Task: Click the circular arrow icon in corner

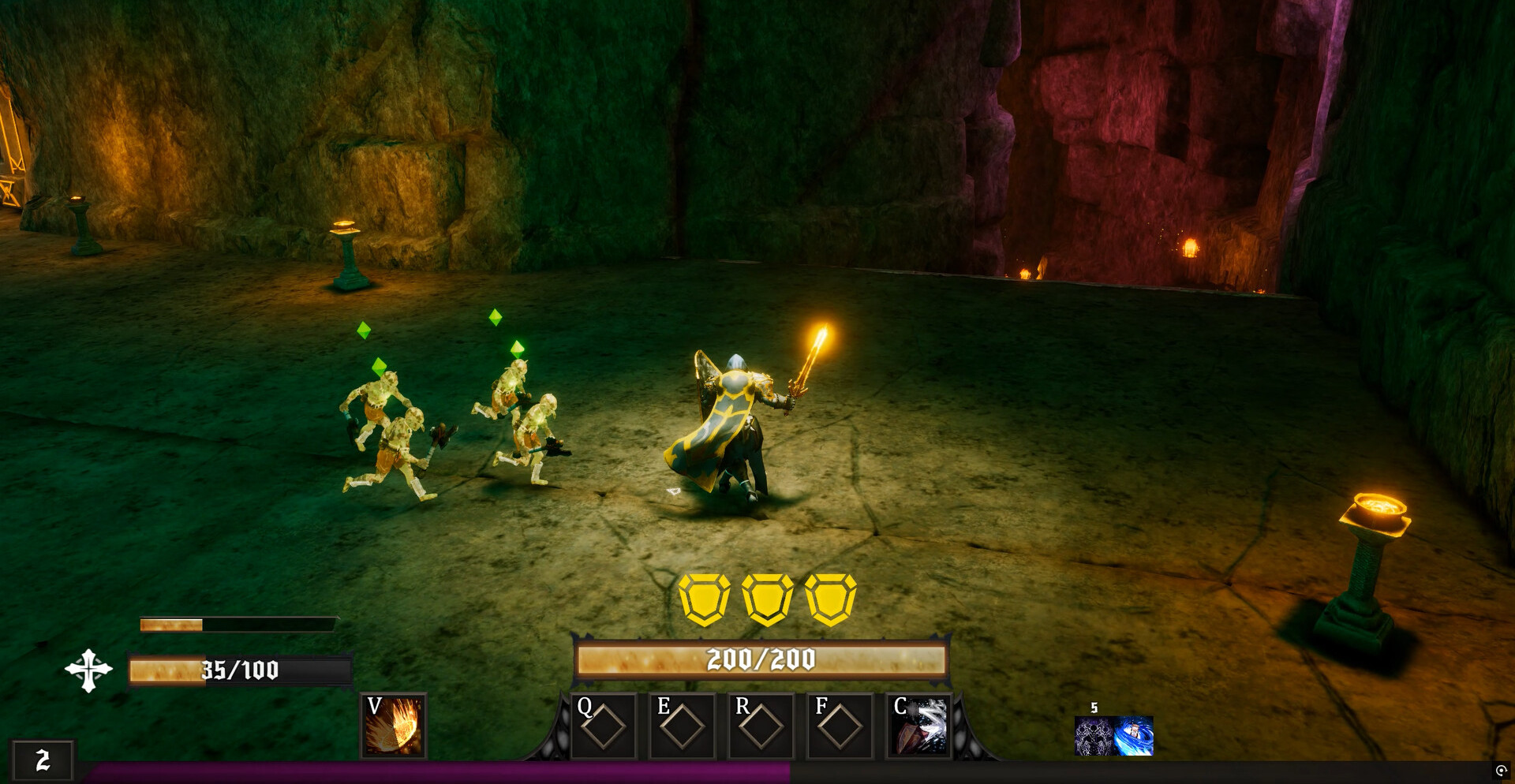Action: (x=1501, y=771)
